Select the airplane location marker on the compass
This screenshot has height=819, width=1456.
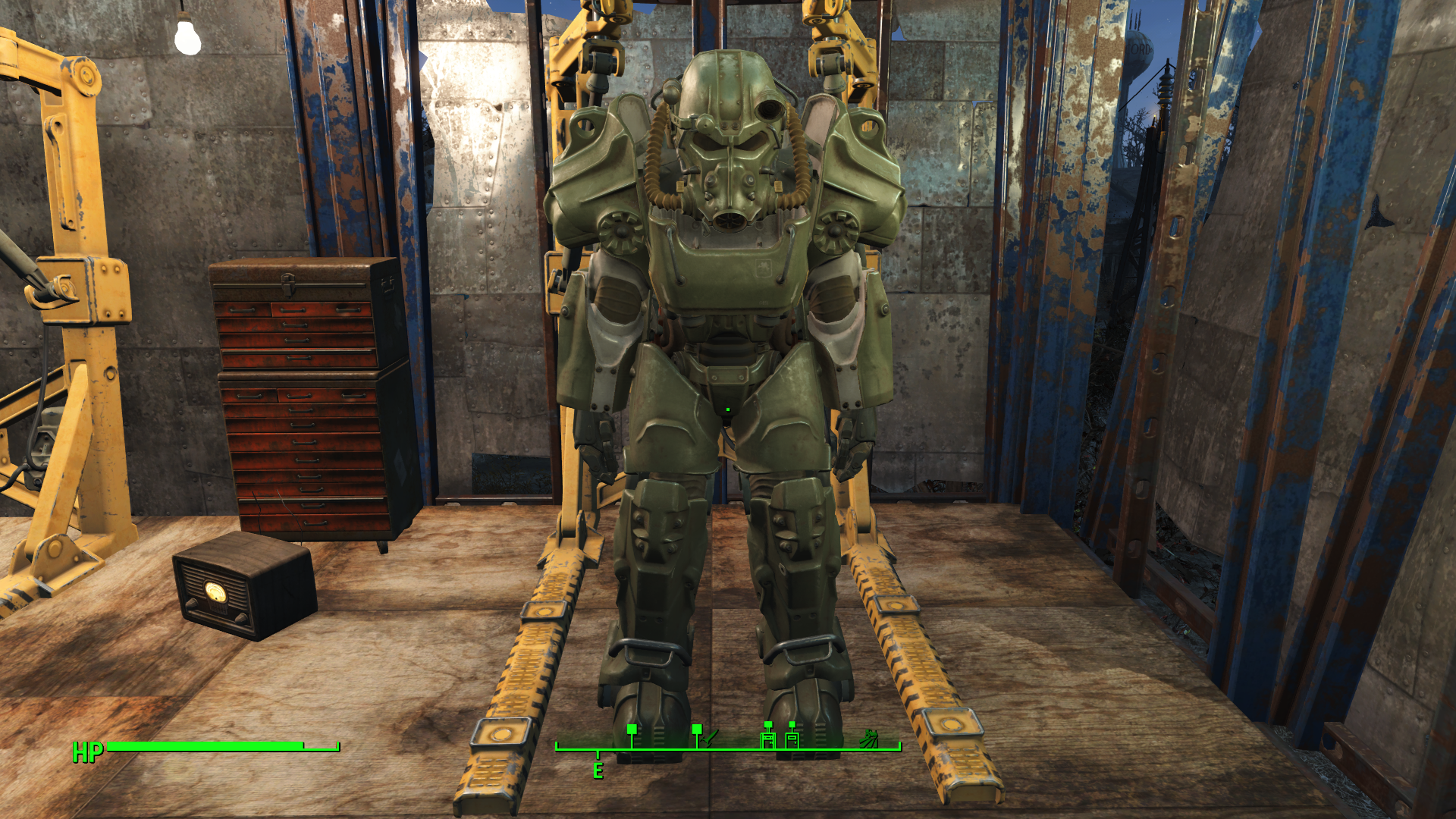pos(709,737)
